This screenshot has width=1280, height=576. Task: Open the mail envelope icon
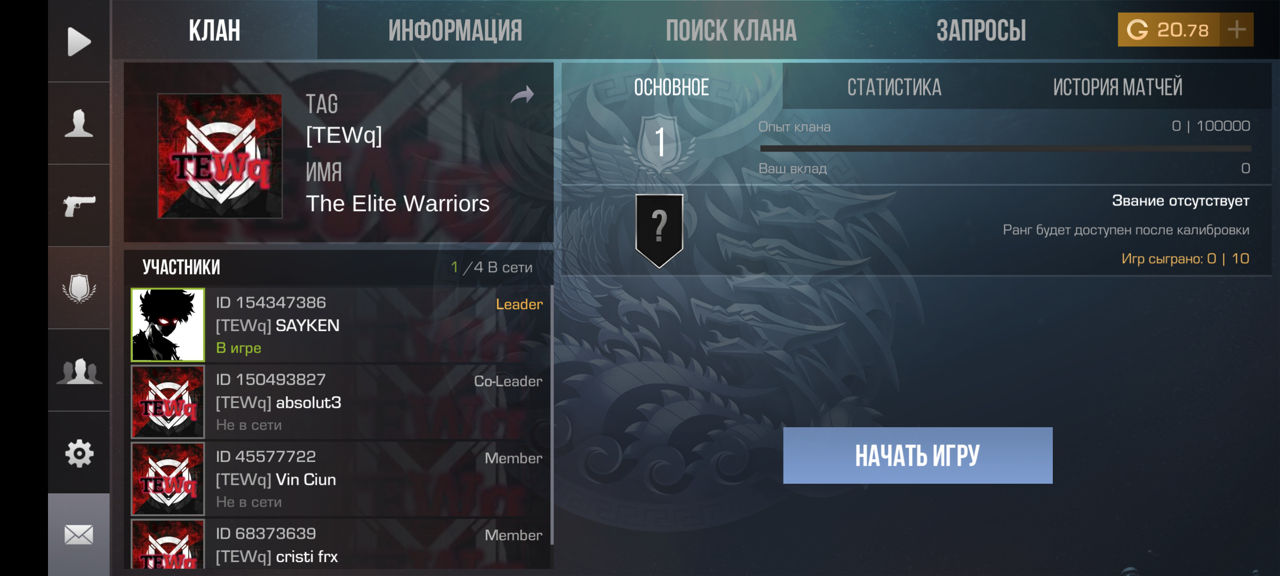(79, 535)
